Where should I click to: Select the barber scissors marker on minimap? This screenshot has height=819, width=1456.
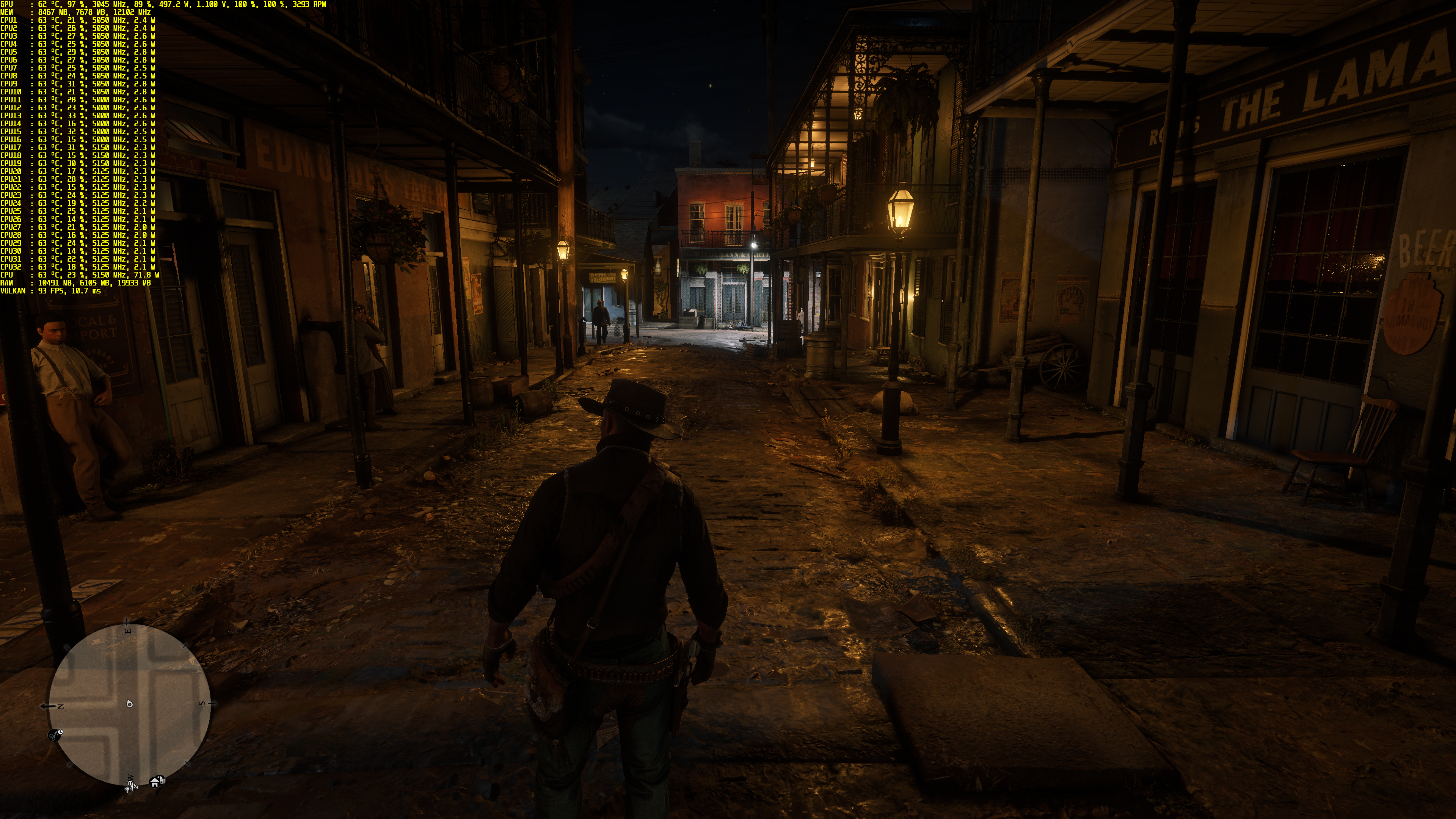point(55,735)
